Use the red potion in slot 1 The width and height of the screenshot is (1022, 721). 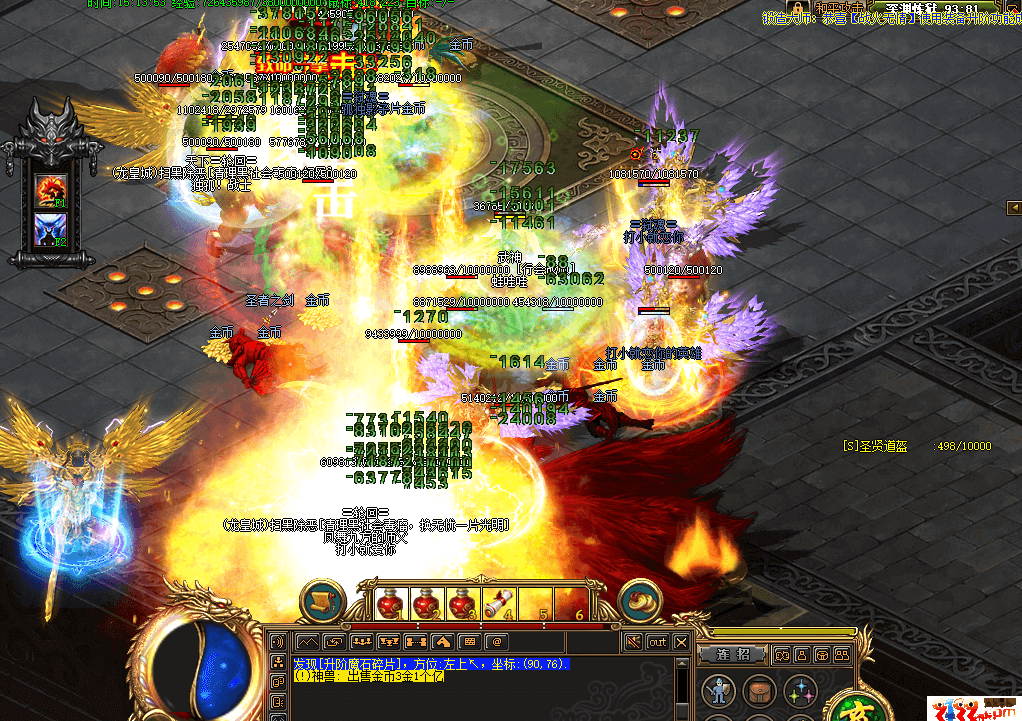pyautogui.click(x=391, y=603)
